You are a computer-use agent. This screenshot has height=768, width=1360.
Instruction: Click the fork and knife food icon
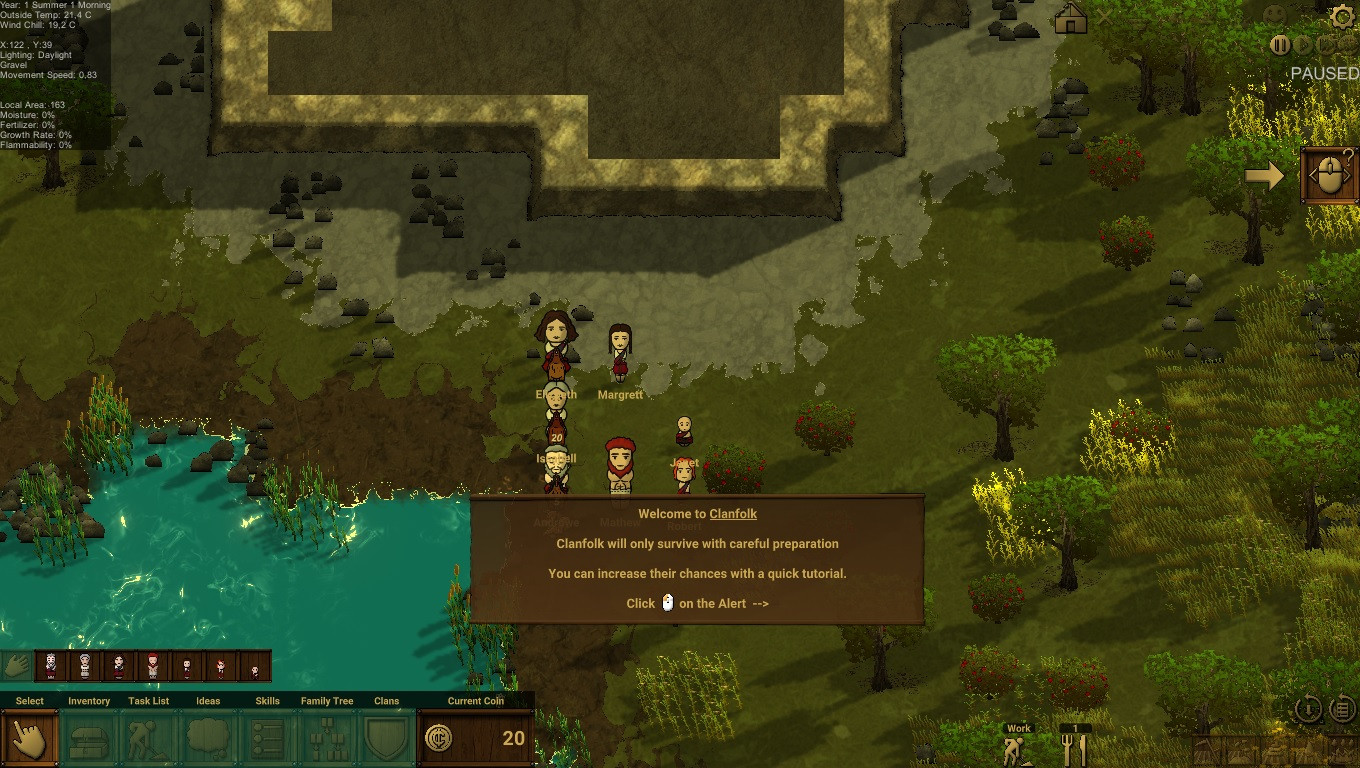tap(1075, 746)
